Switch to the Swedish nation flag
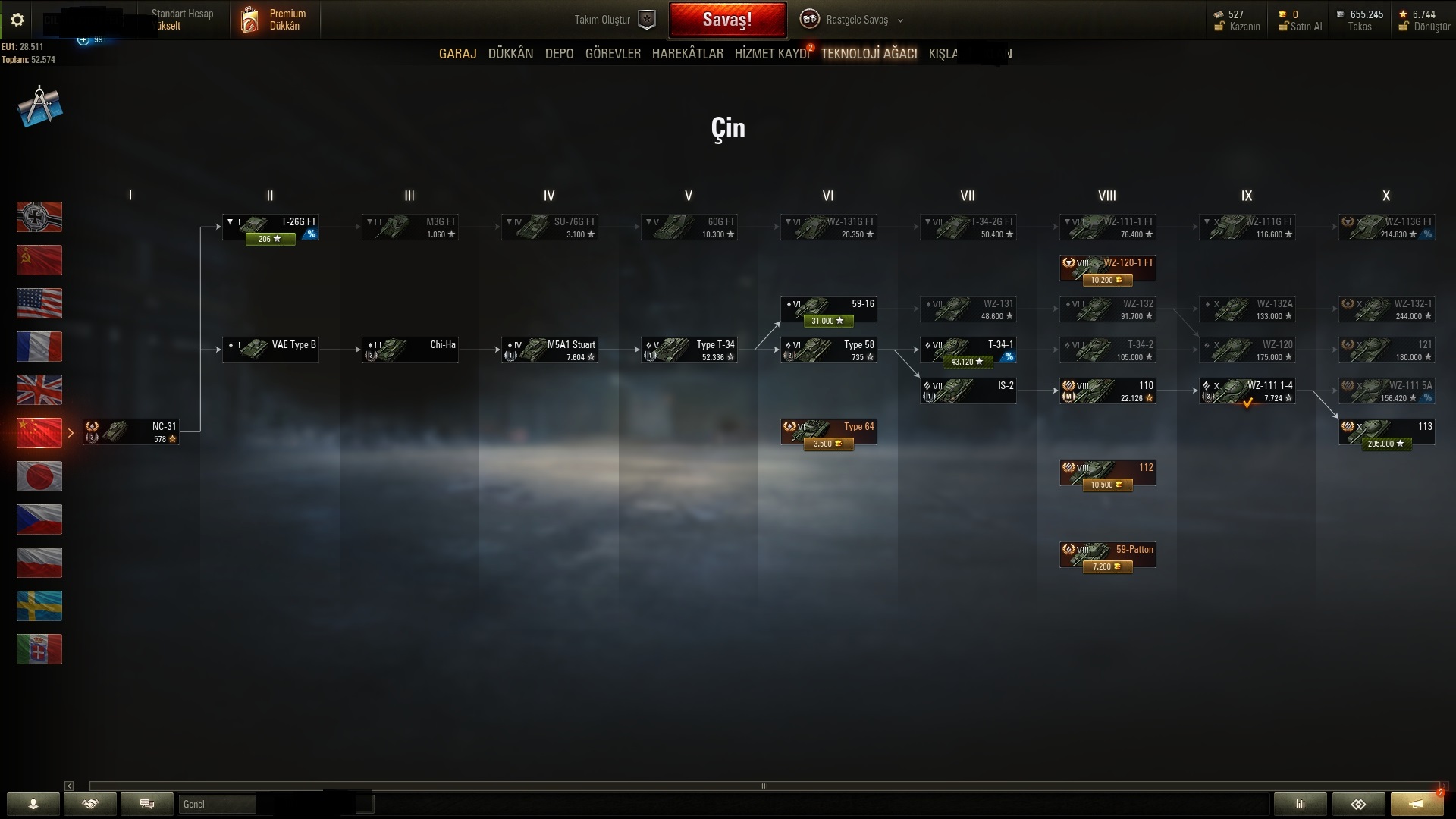Viewport: 1456px width, 819px height. click(x=39, y=606)
